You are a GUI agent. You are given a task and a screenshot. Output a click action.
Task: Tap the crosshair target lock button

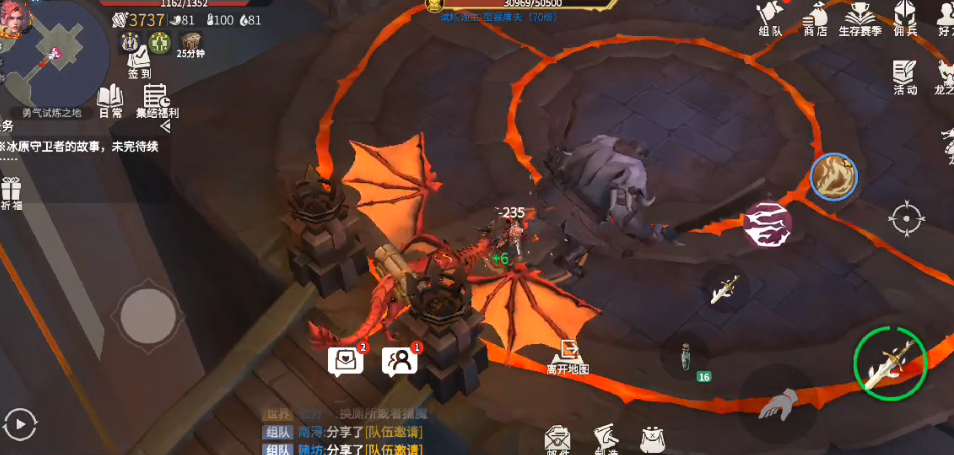coord(906,218)
